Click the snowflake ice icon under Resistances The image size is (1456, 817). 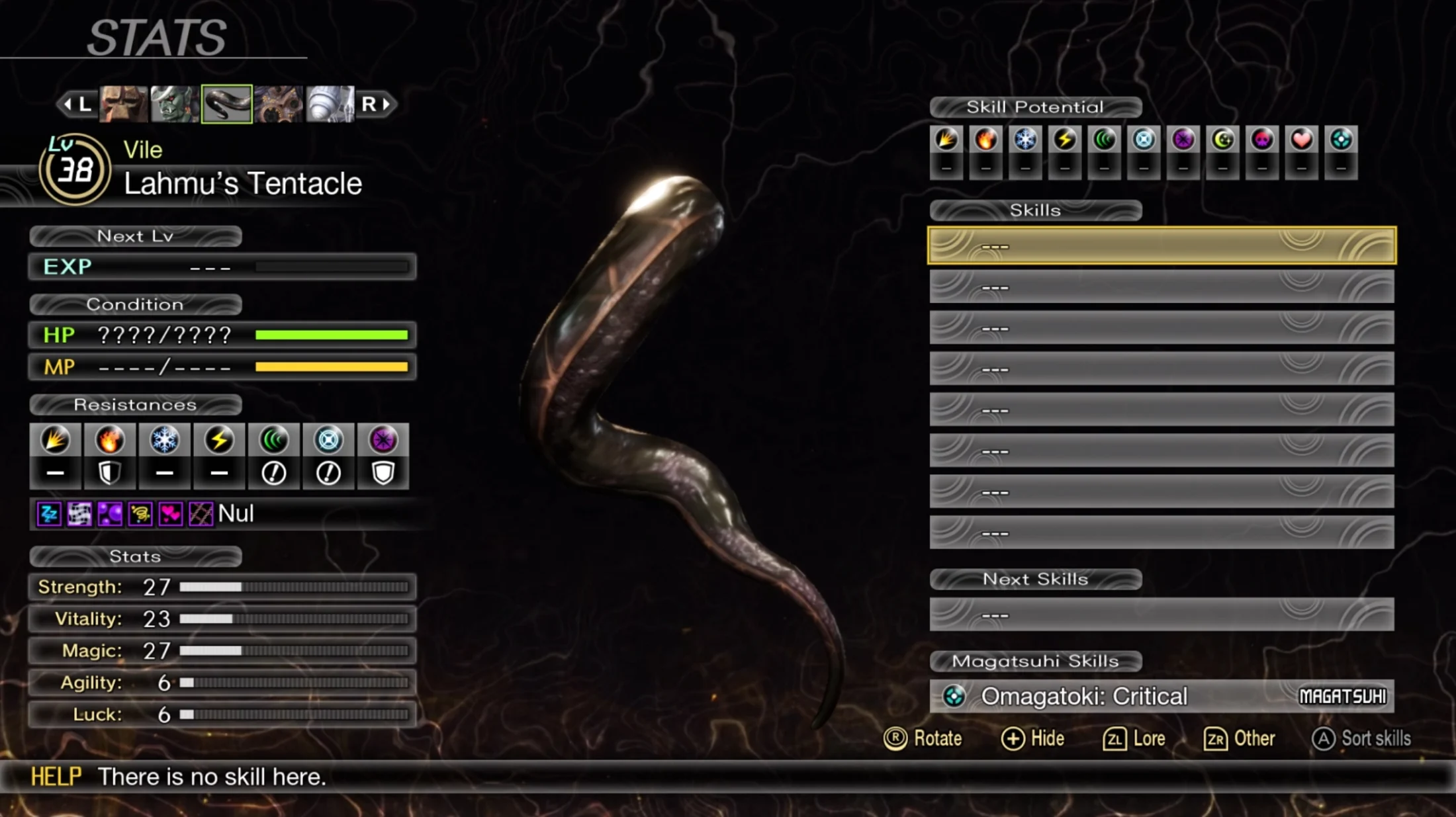click(x=164, y=441)
